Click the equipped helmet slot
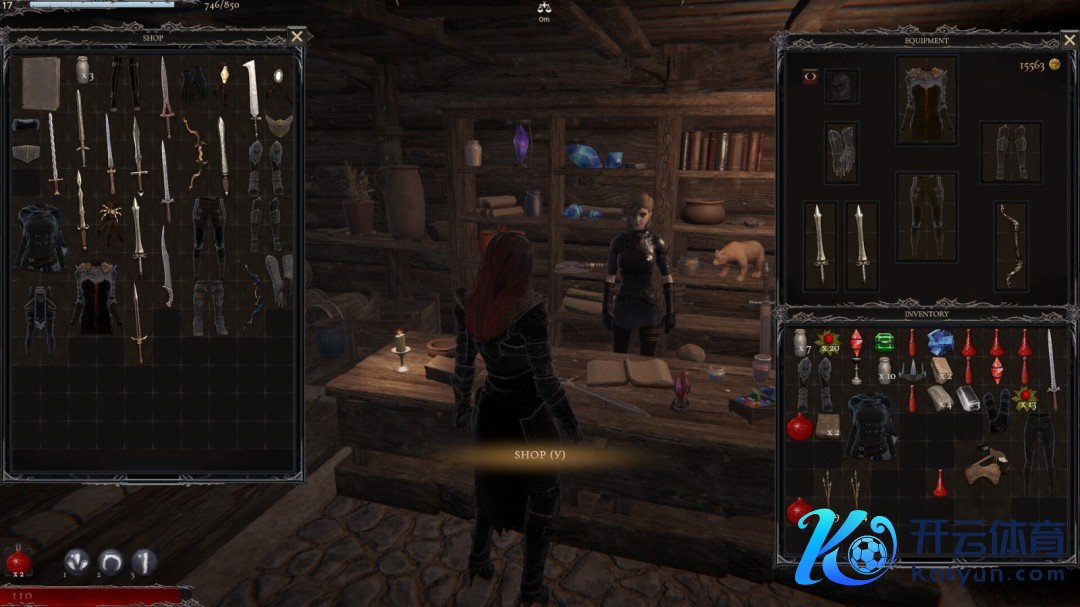Screen dimensions: 1080x607 (842, 86)
